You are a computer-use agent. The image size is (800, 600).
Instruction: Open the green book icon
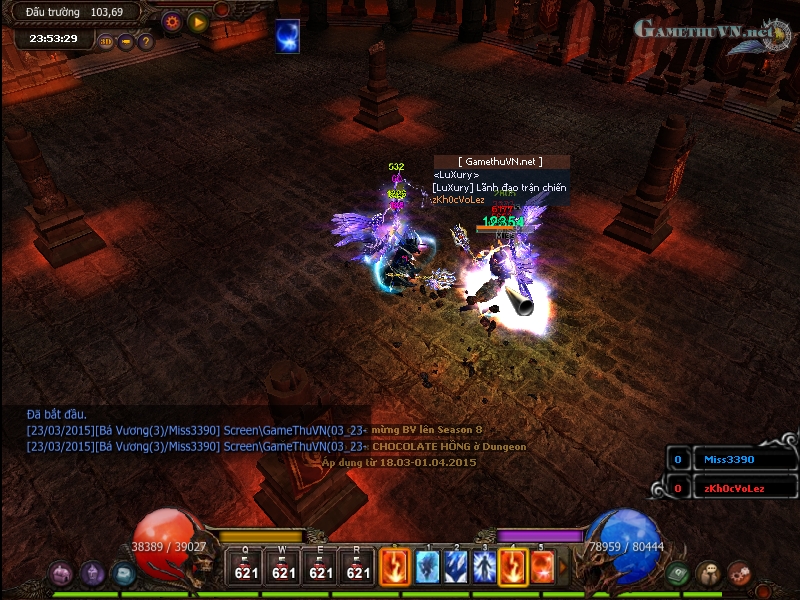pyautogui.click(x=679, y=573)
